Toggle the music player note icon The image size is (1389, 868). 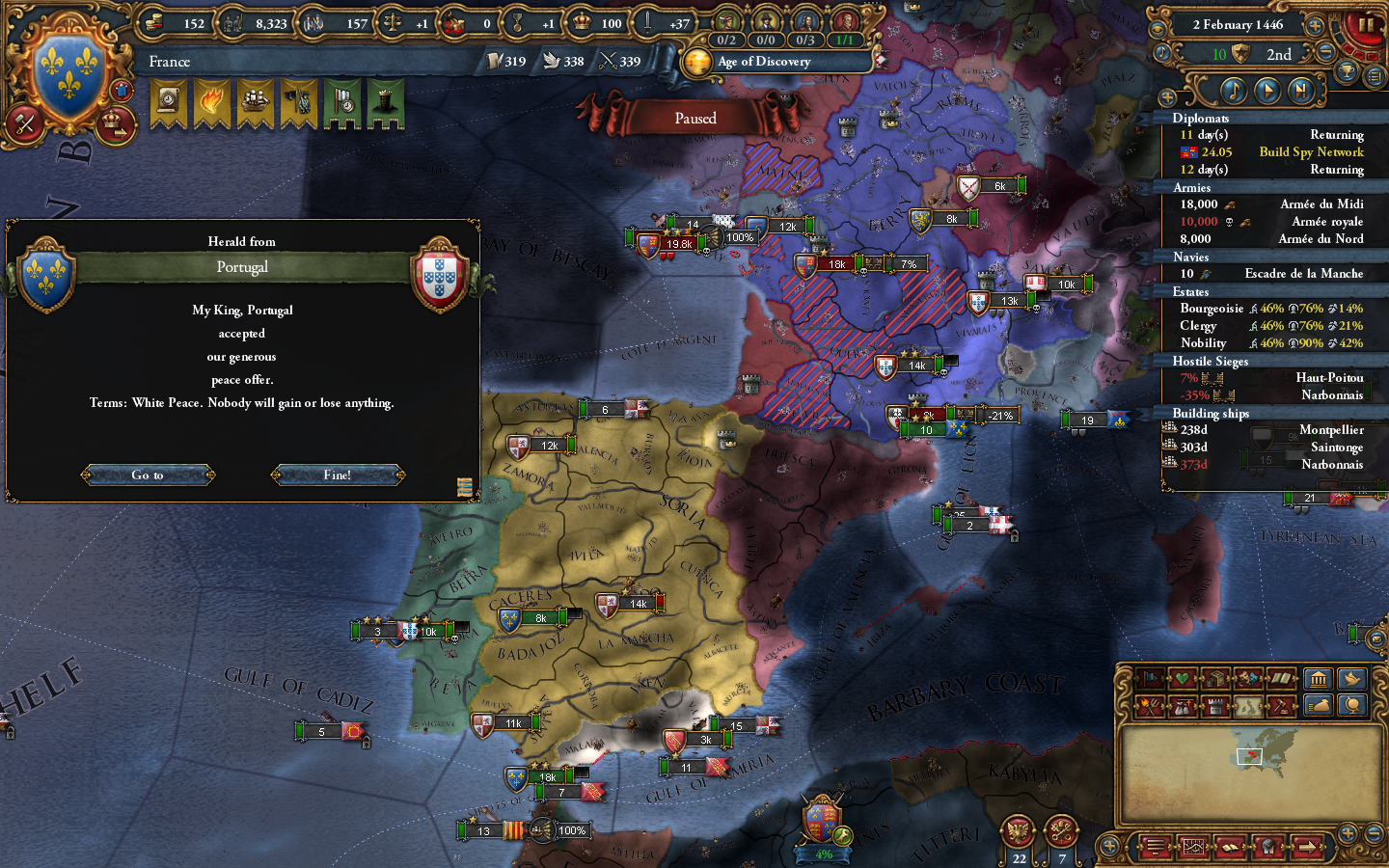[x=1233, y=90]
